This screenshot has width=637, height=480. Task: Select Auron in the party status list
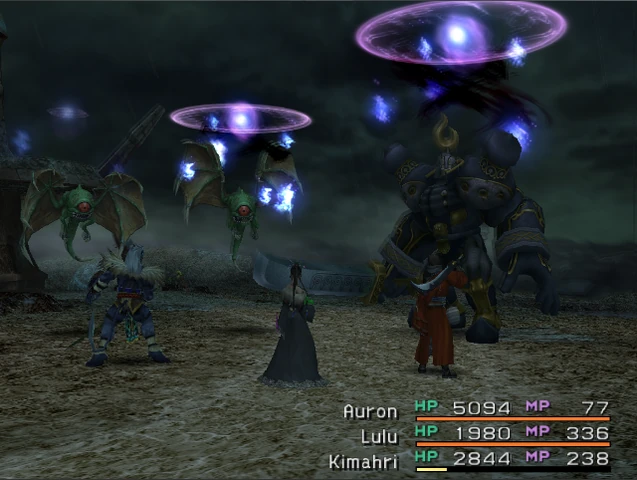(x=370, y=410)
